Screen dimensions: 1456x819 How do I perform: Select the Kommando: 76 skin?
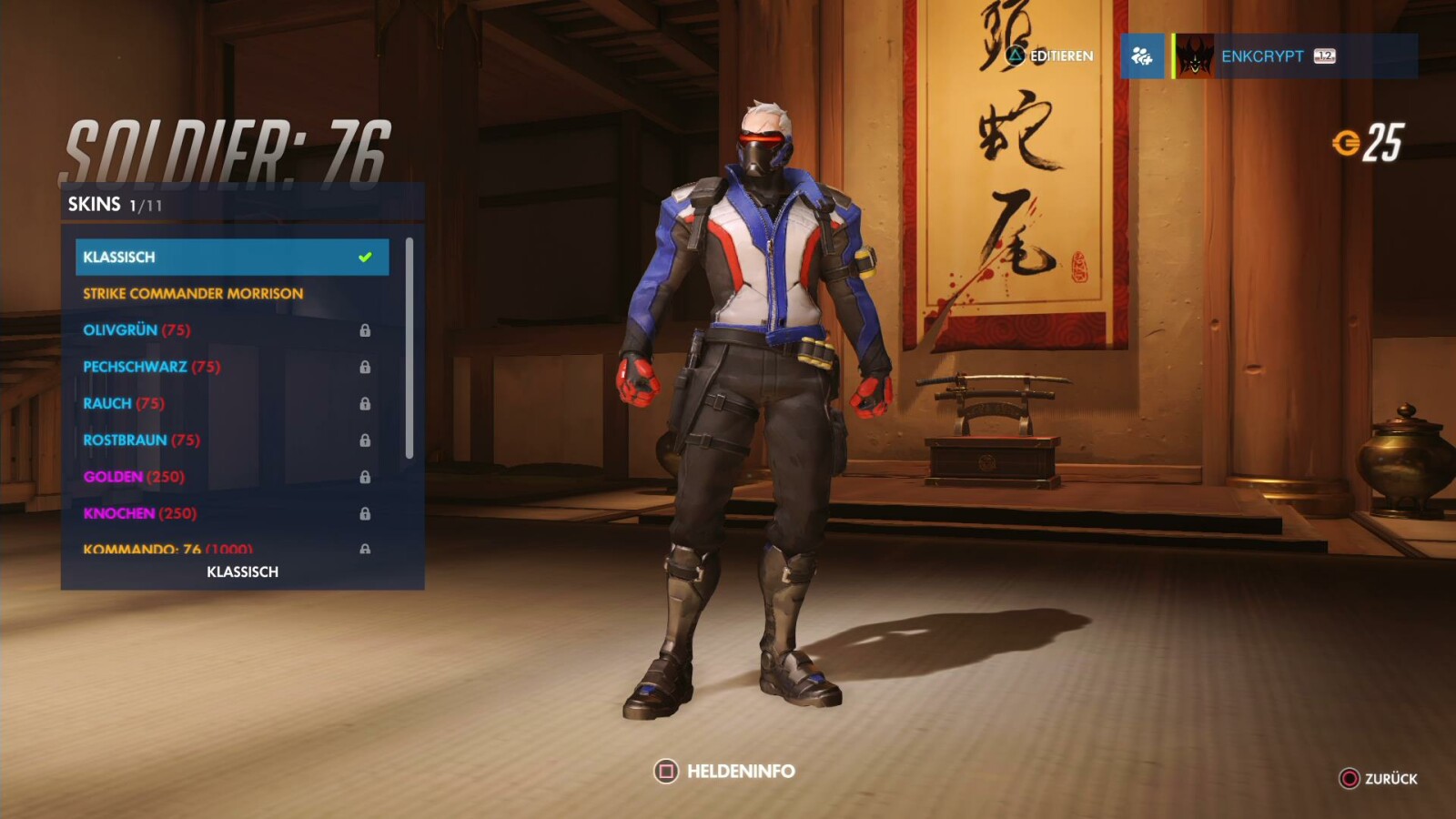pyautogui.click(x=231, y=548)
